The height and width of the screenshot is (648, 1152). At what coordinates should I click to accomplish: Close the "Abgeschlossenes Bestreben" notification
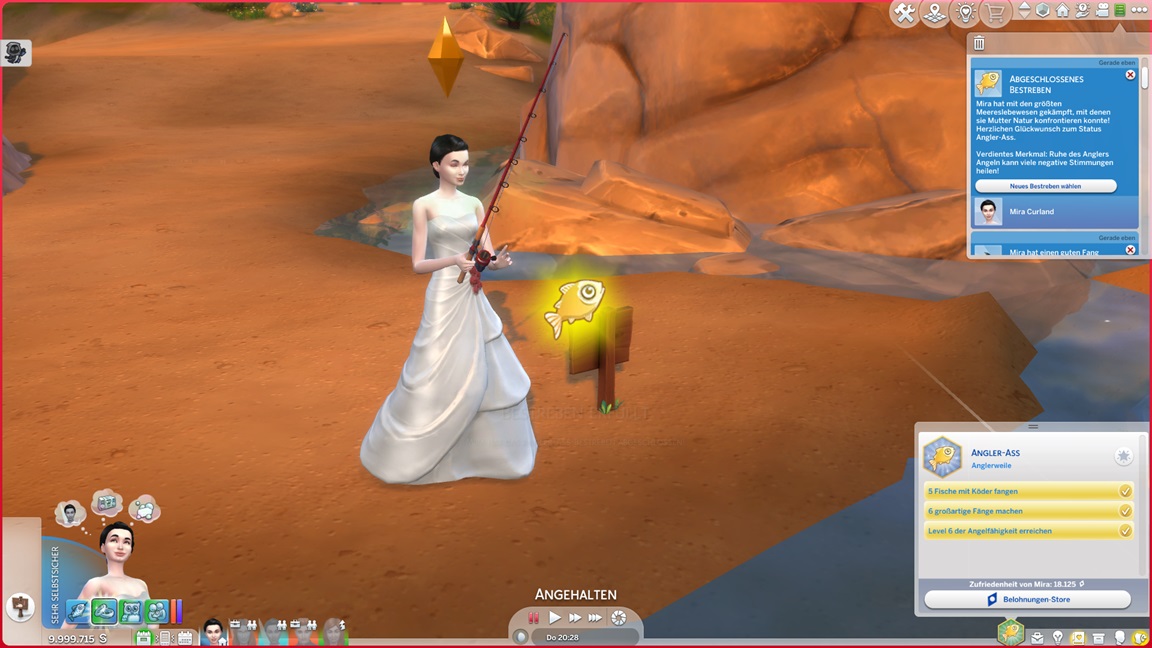tap(1130, 75)
